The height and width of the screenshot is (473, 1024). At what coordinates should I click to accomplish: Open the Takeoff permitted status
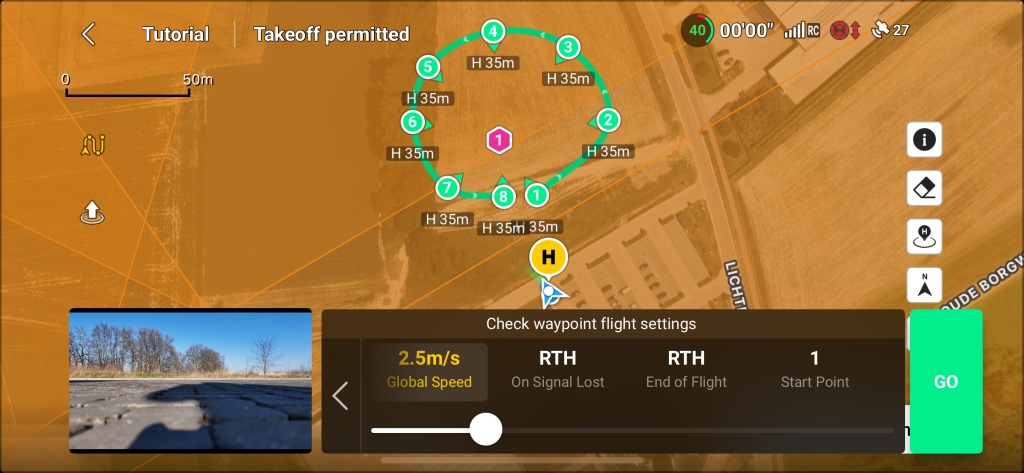tap(331, 34)
